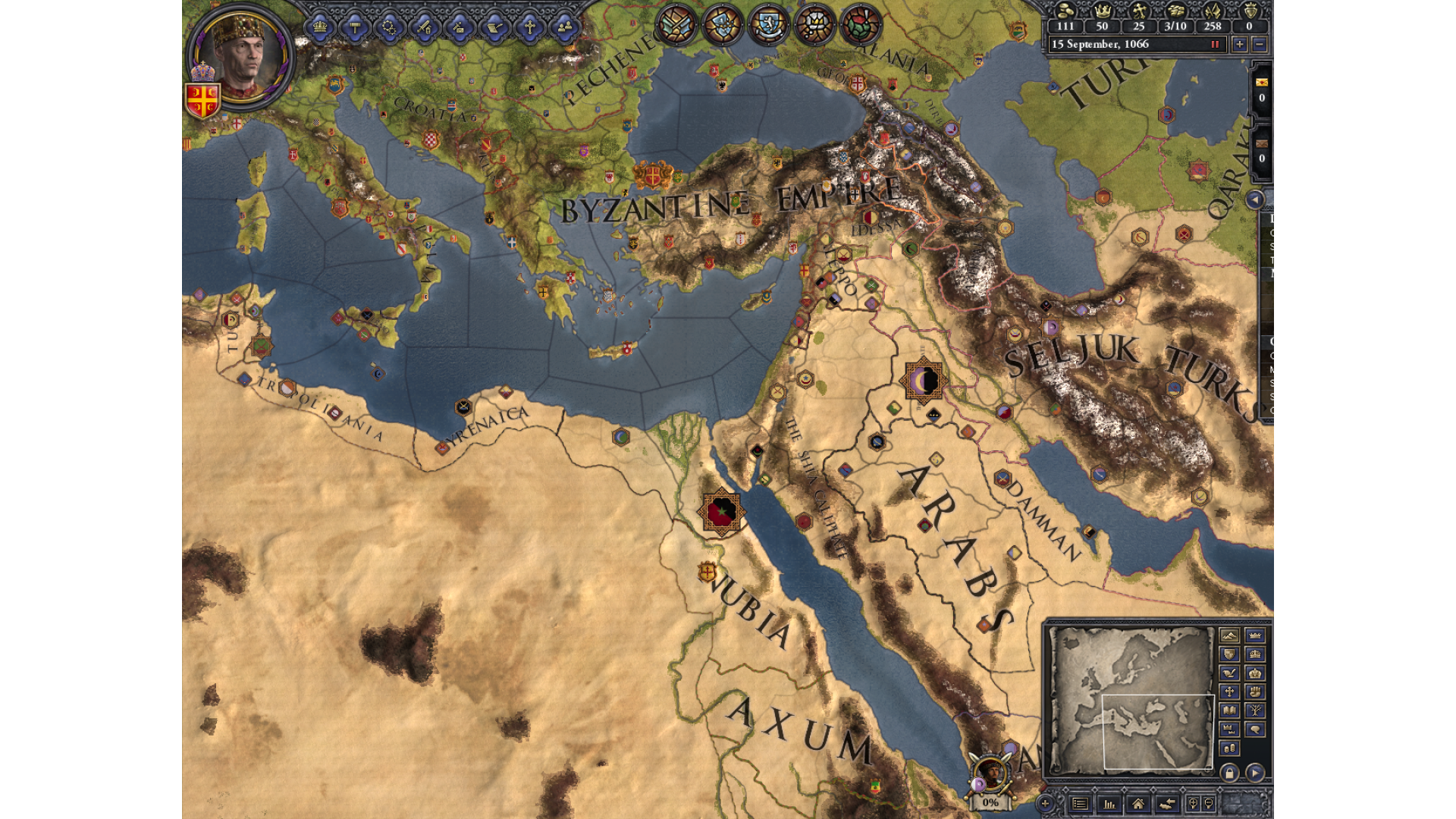Open the Technology tab with gears icon
Viewport: 1456px width, 819px height.
tap(390, 28)
